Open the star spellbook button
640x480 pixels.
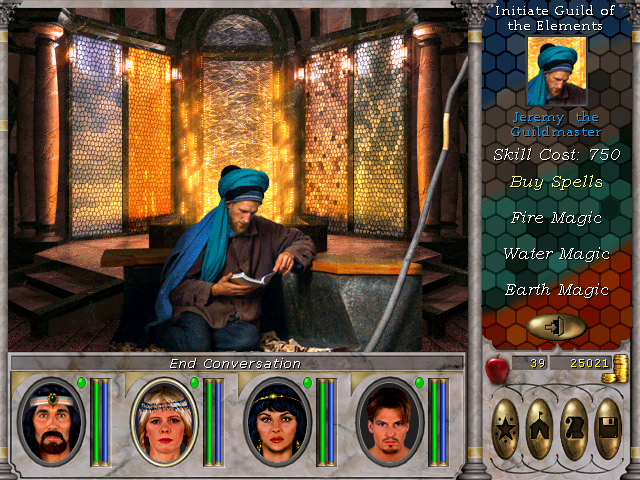(x=506, y=428)
